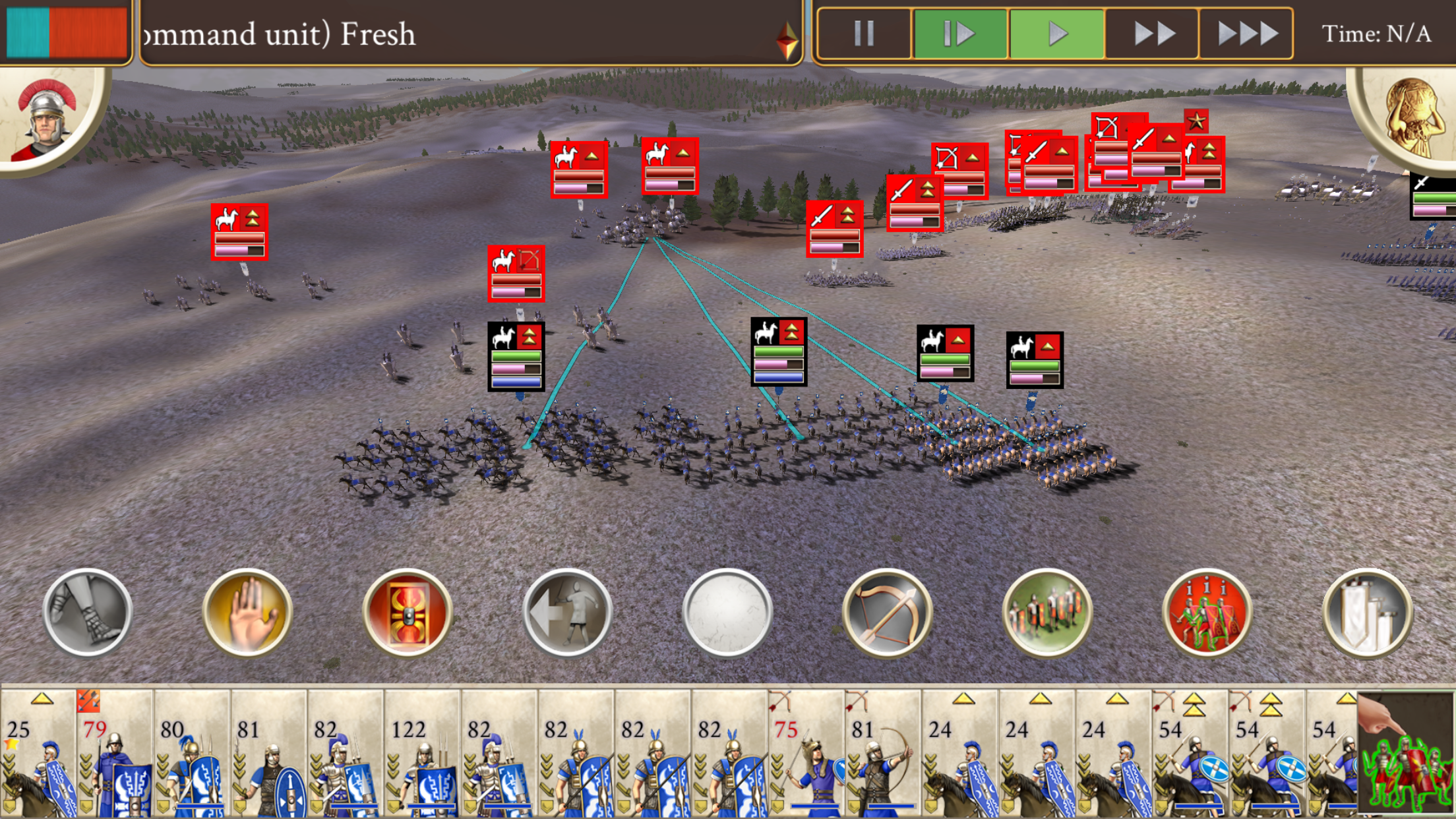This screenshot has height=819, width=1456.
Task: Toggle the run sandal command
Action: tap(88, 613)
